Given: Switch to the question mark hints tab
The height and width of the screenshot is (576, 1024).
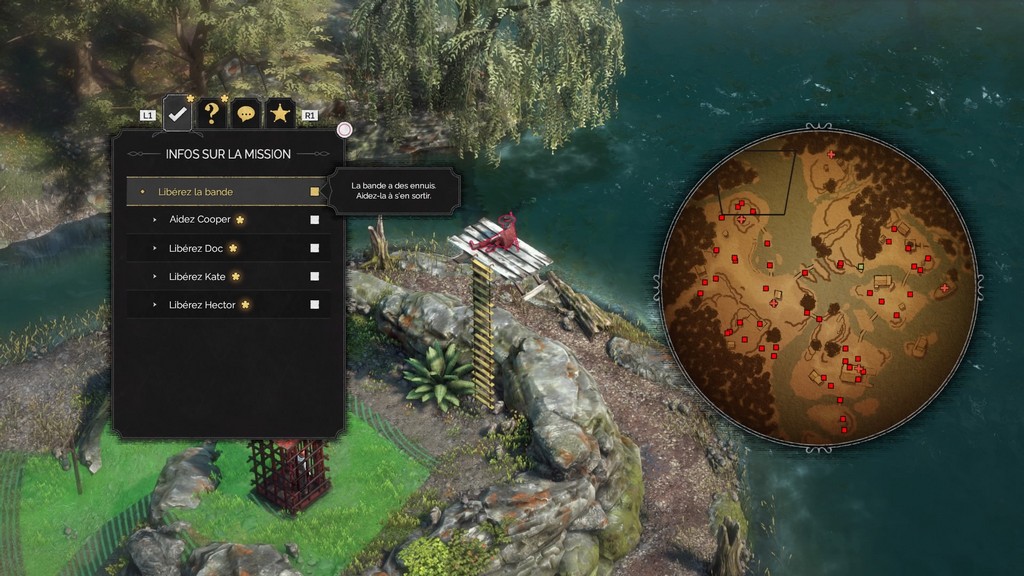Looking at the screenshot, I should (x=211, y=114).
